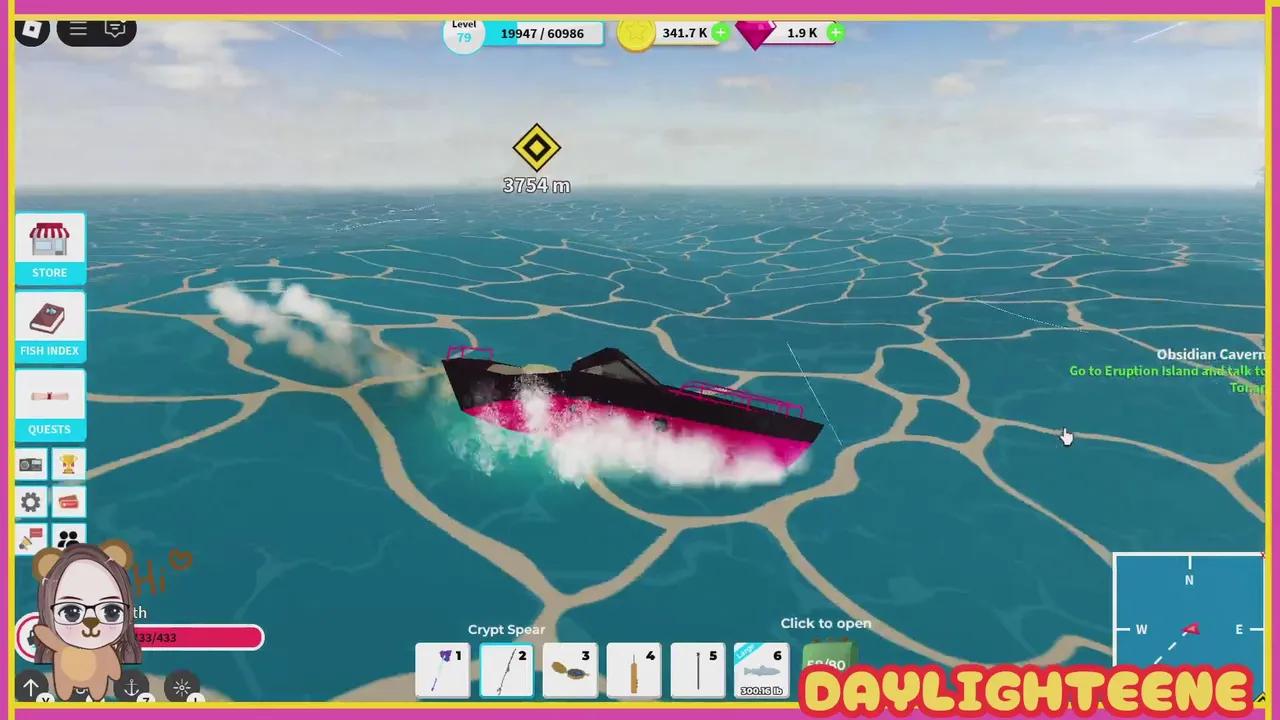Open the 58/80 crate labeled Click to open
1280x720 pixels.
[826, 660]
